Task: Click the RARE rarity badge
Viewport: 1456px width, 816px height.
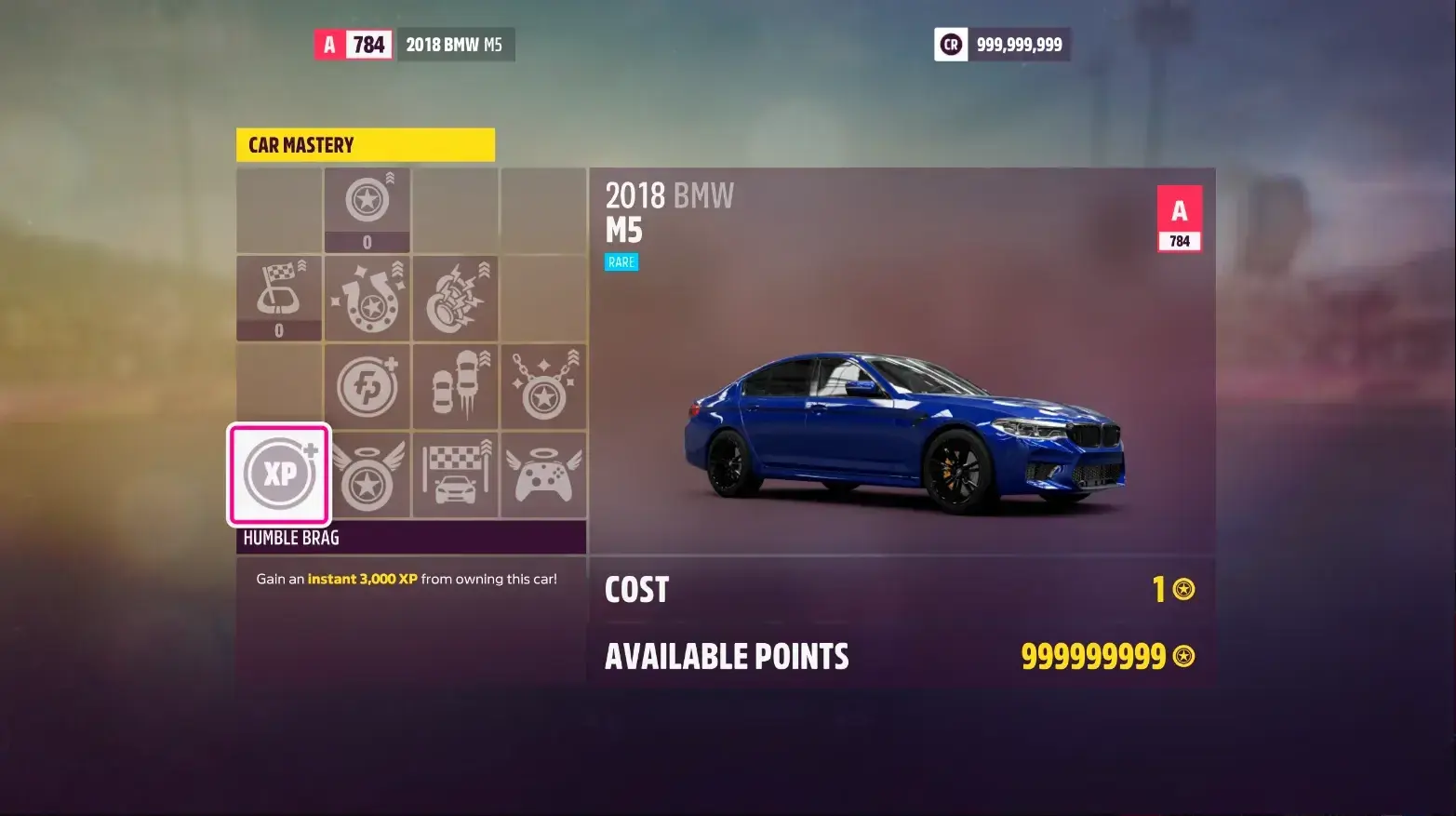Action: [x=621, y=261]
